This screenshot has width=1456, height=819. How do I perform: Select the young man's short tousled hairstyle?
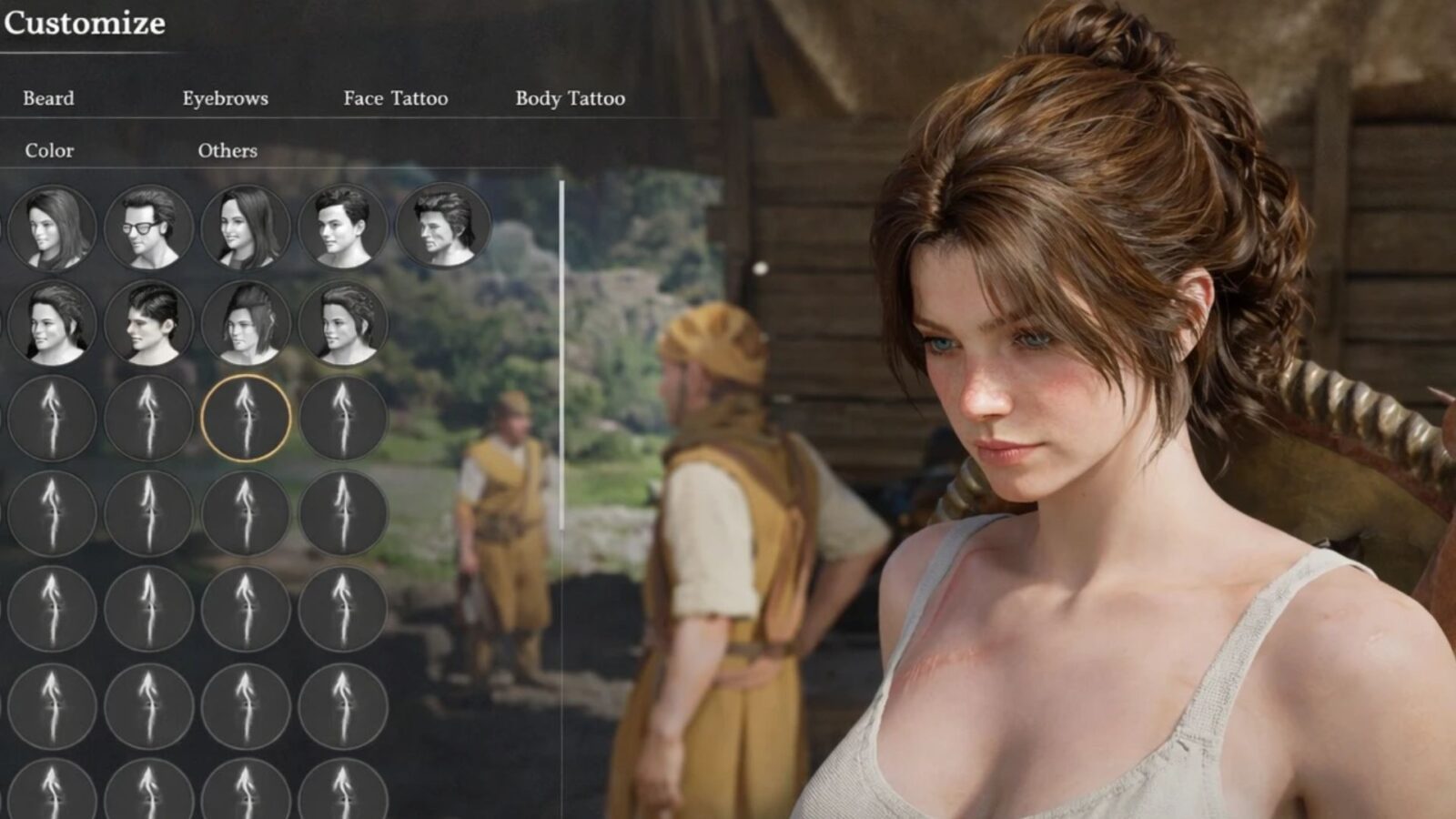pyautogui.click(x=343, y=227)
